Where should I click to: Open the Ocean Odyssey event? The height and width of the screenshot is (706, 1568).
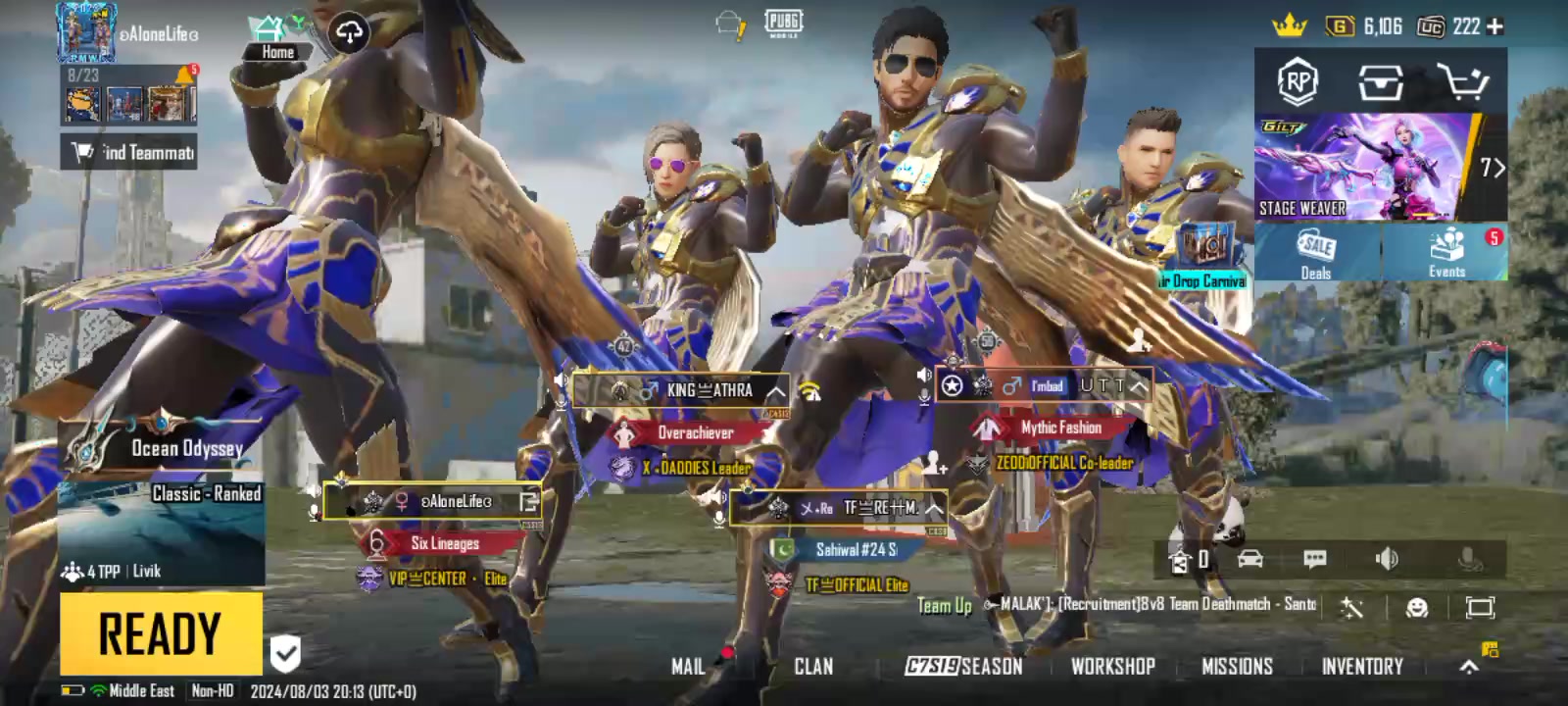tap(162, 441)
